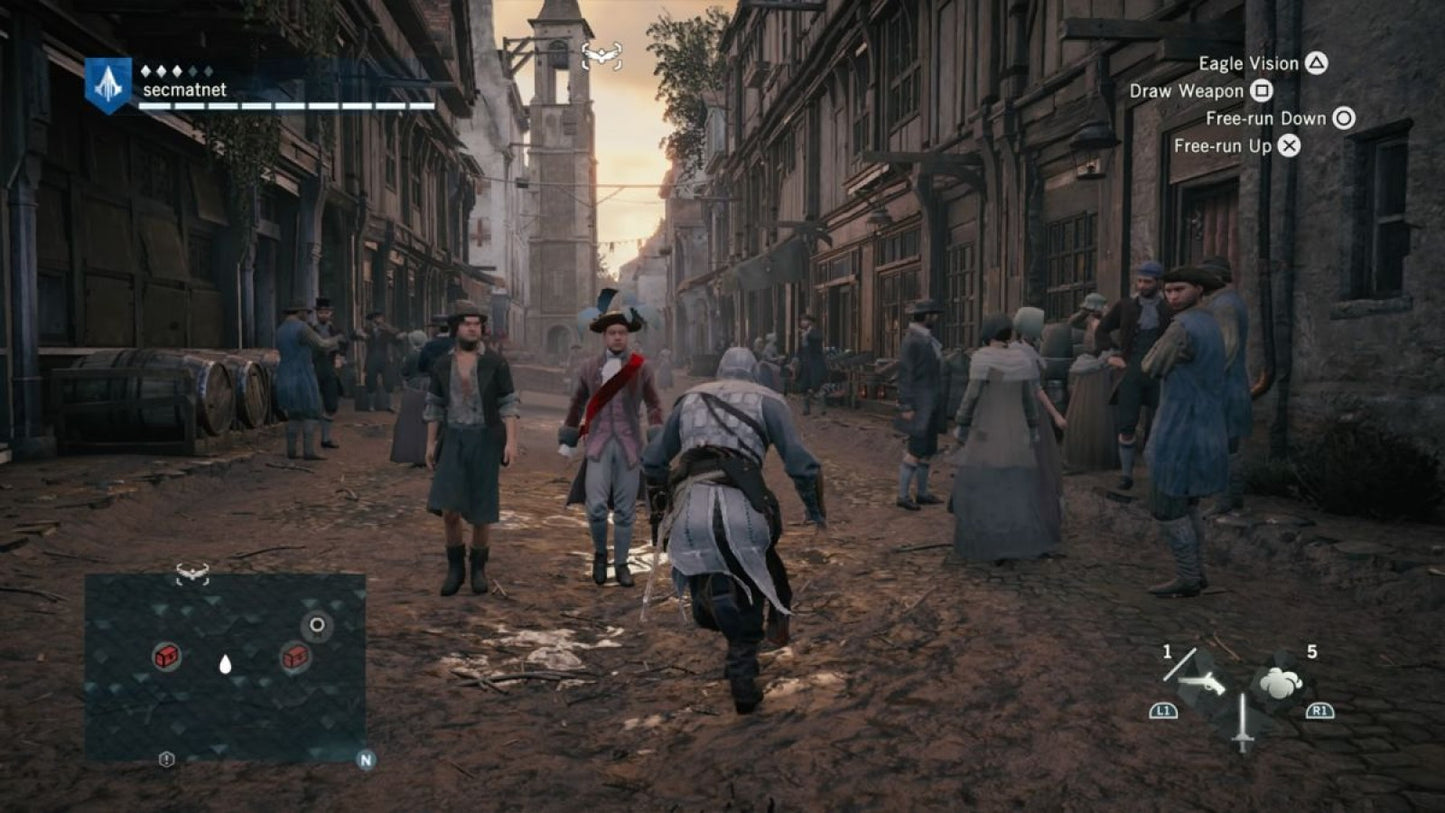Click the L1 button prompt near the pistol
The image size is (1445, 813).
pyautogui.click(x=1163, y=712)
